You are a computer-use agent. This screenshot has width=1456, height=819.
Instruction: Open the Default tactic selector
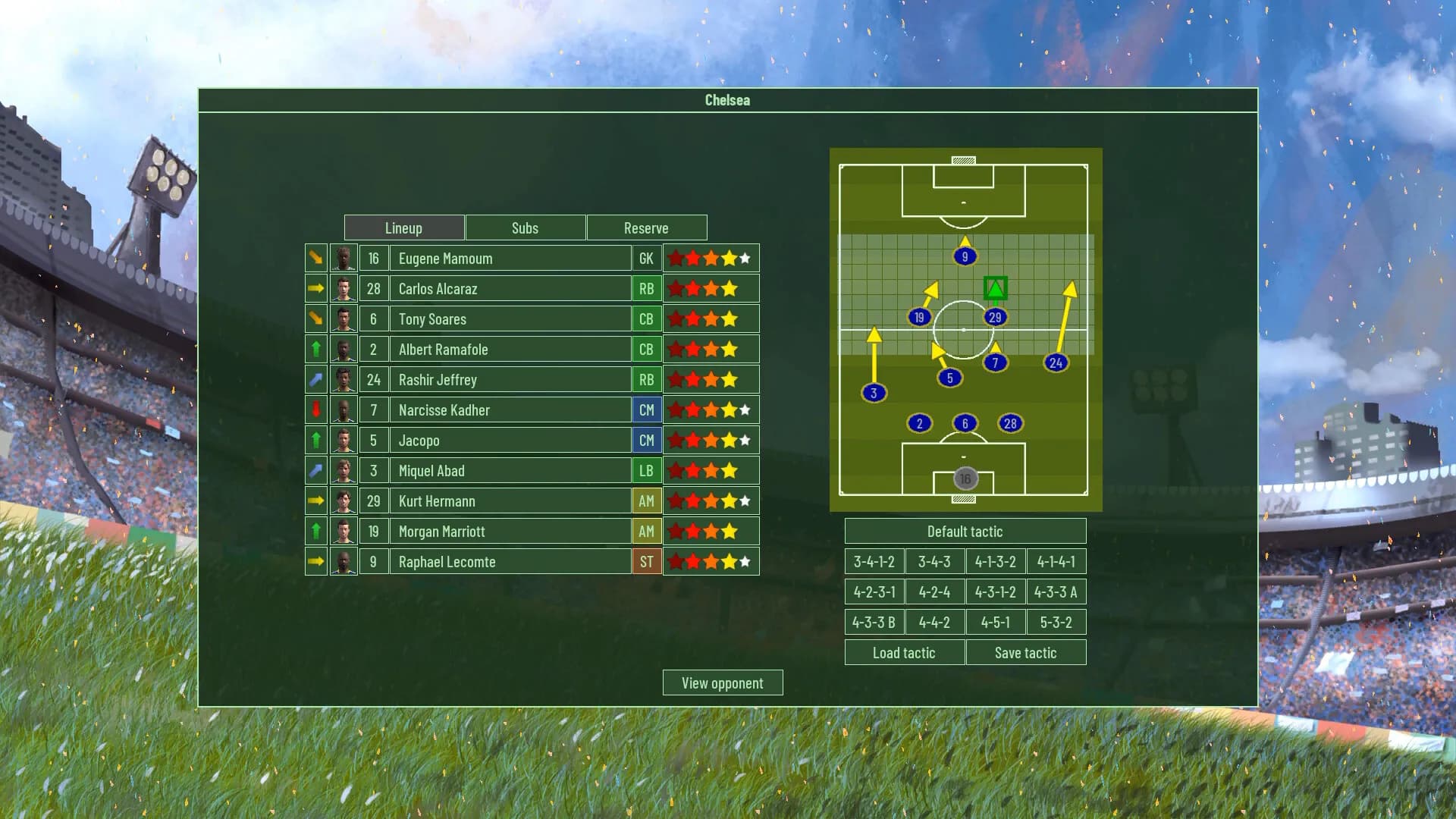pyautogui.click(x=965, y=531)
